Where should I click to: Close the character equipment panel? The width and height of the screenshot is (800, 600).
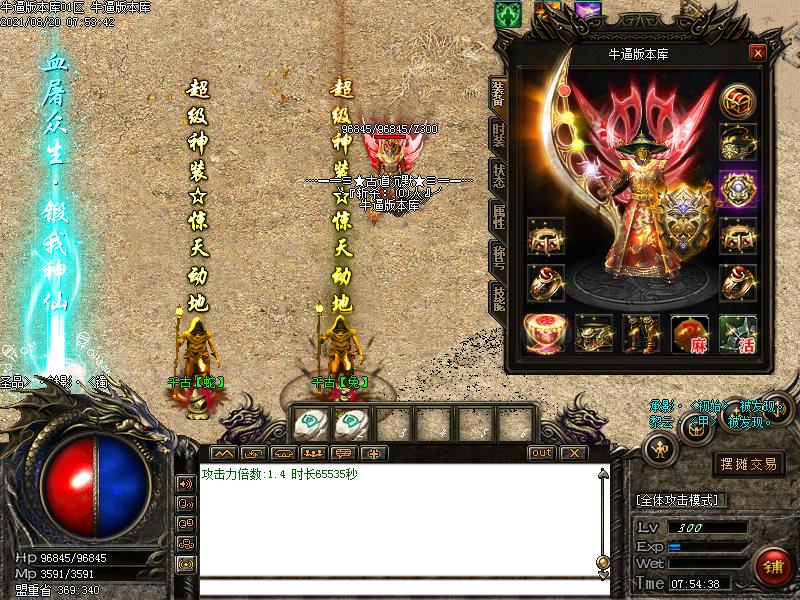pos(757,53)
